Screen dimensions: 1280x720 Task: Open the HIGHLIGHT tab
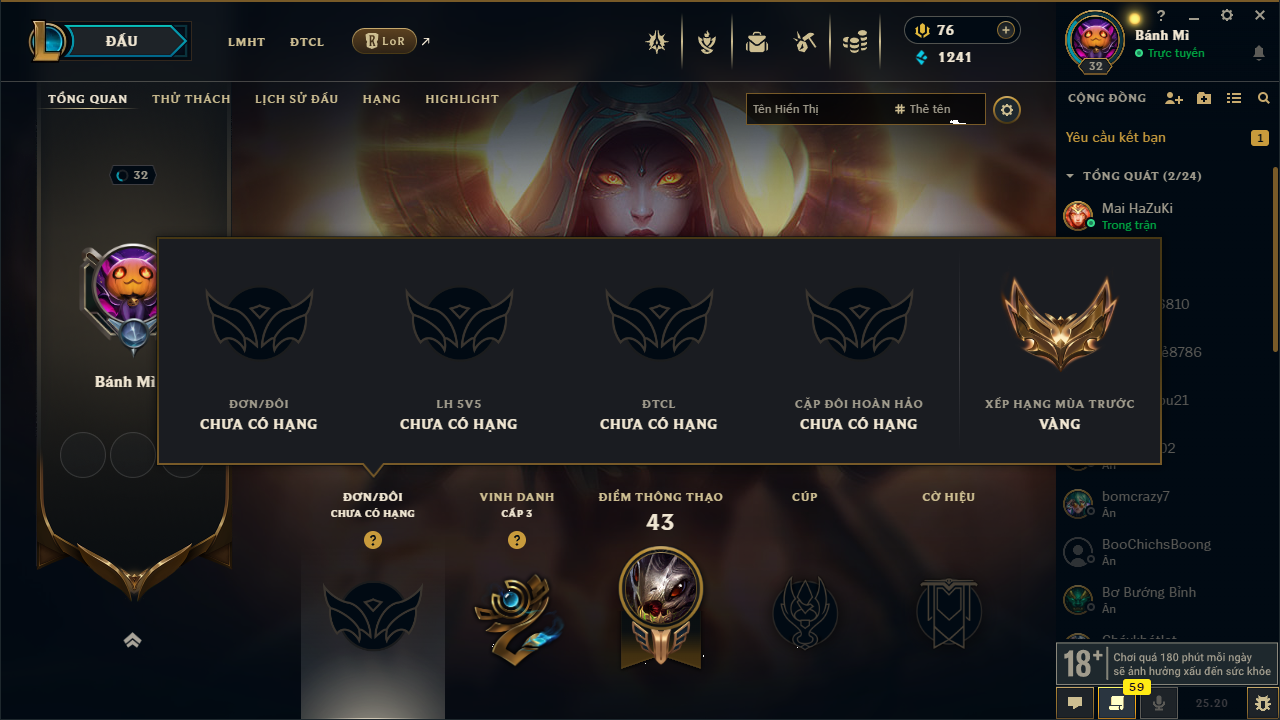click(x=462, y=99)
